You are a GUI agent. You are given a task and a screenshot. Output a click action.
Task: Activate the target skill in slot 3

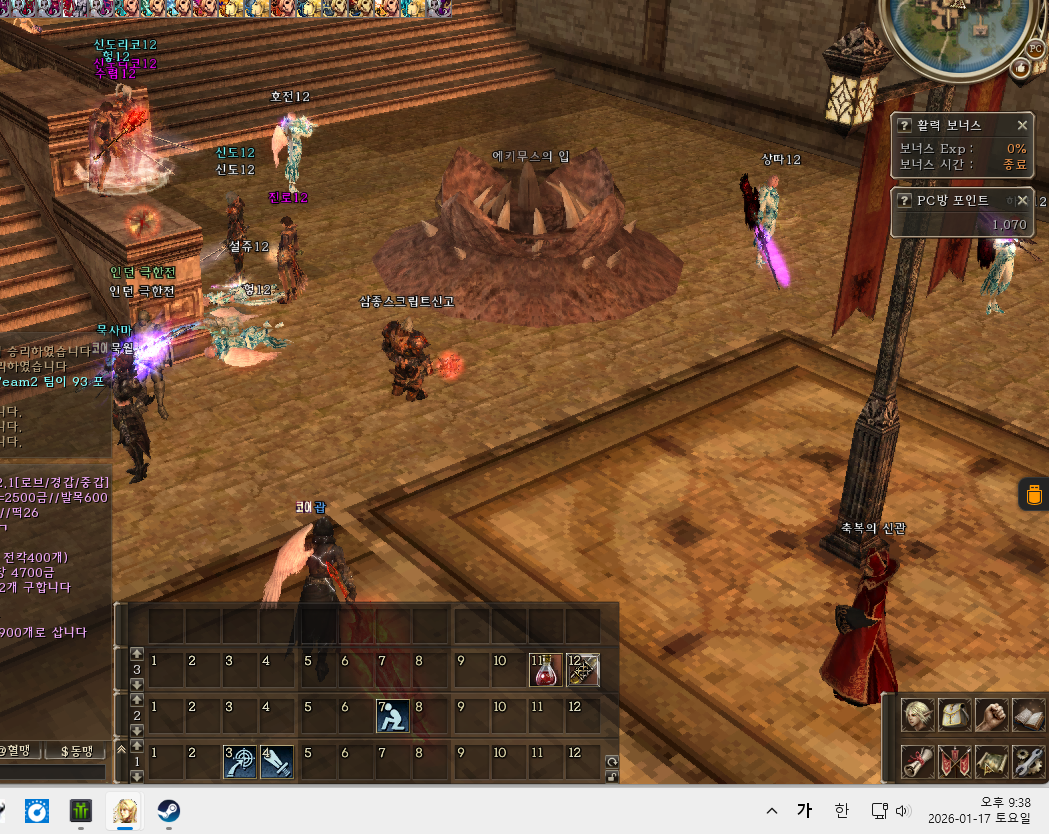tap(240, 762)
